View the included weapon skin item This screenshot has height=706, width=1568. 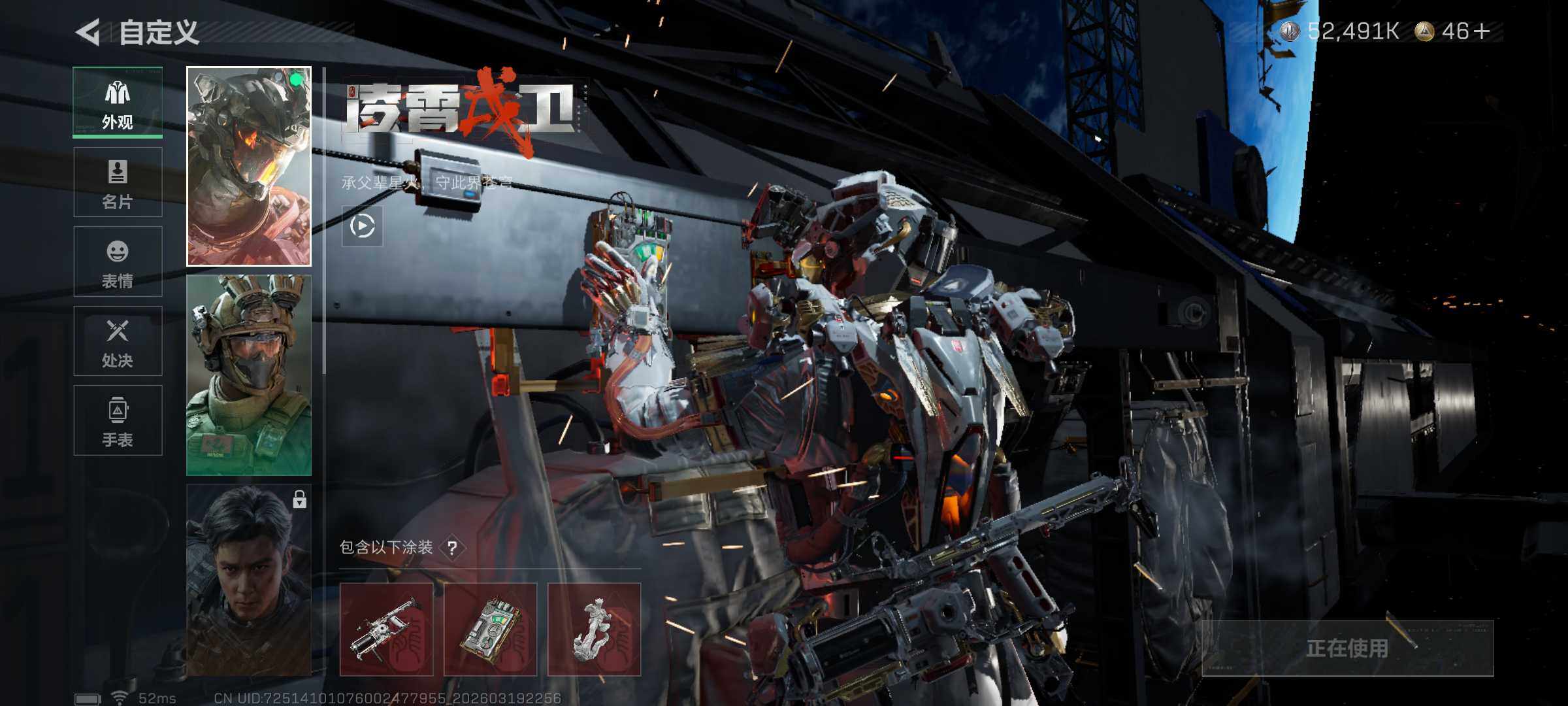386,630
